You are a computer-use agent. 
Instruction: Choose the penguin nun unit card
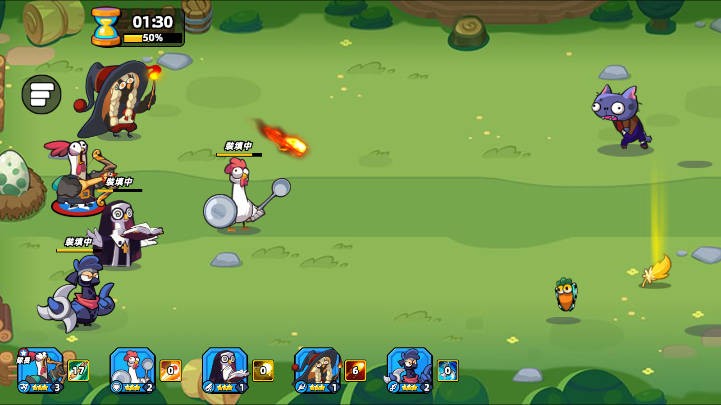pyautogui.click(x=225, y=370)
